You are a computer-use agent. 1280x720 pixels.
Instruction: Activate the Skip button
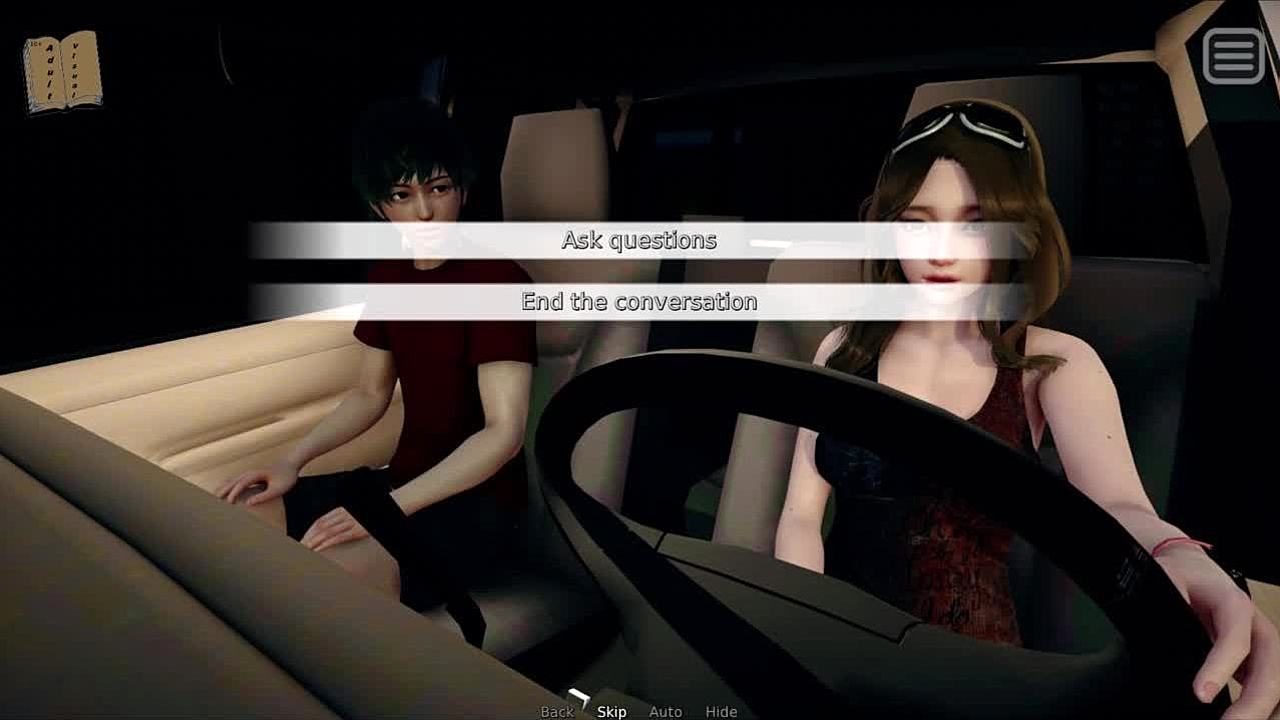coord(612,712)
